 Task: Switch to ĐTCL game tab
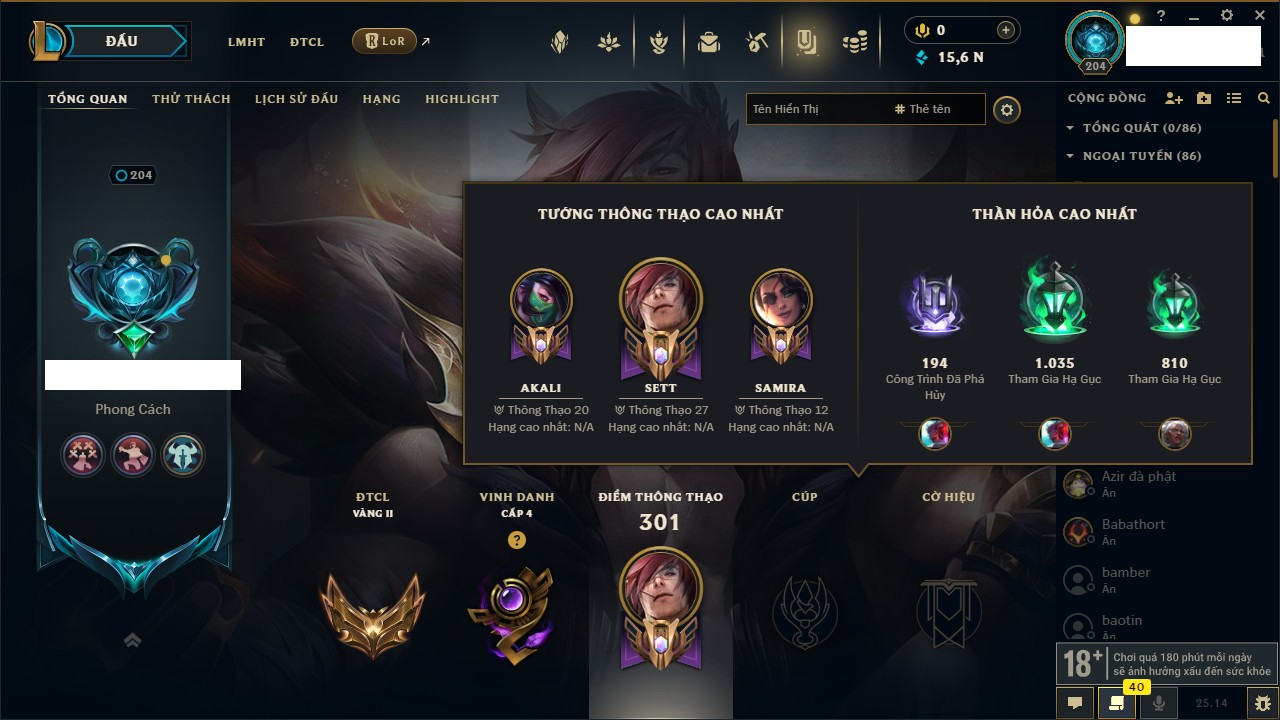point(307,42)
